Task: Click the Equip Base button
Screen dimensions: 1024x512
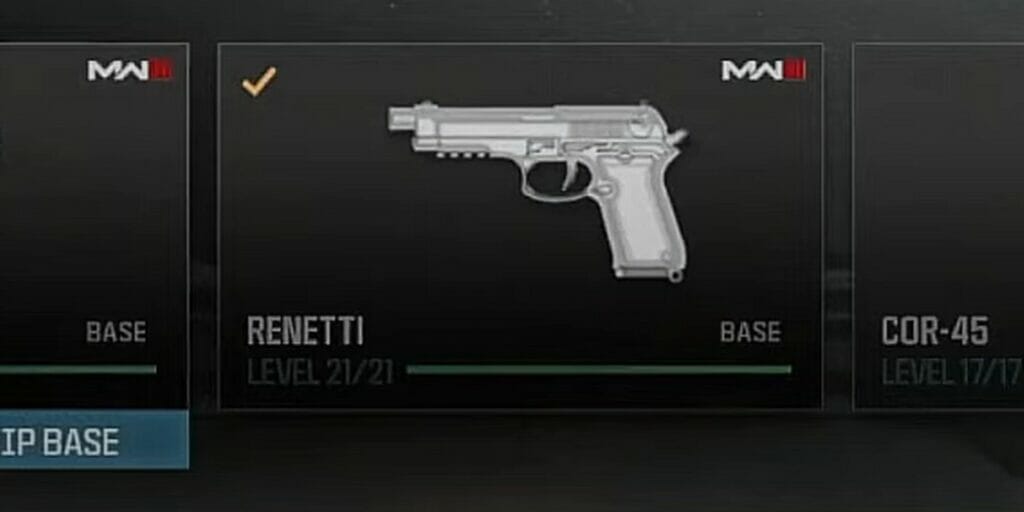Action: tap(92, 440)
